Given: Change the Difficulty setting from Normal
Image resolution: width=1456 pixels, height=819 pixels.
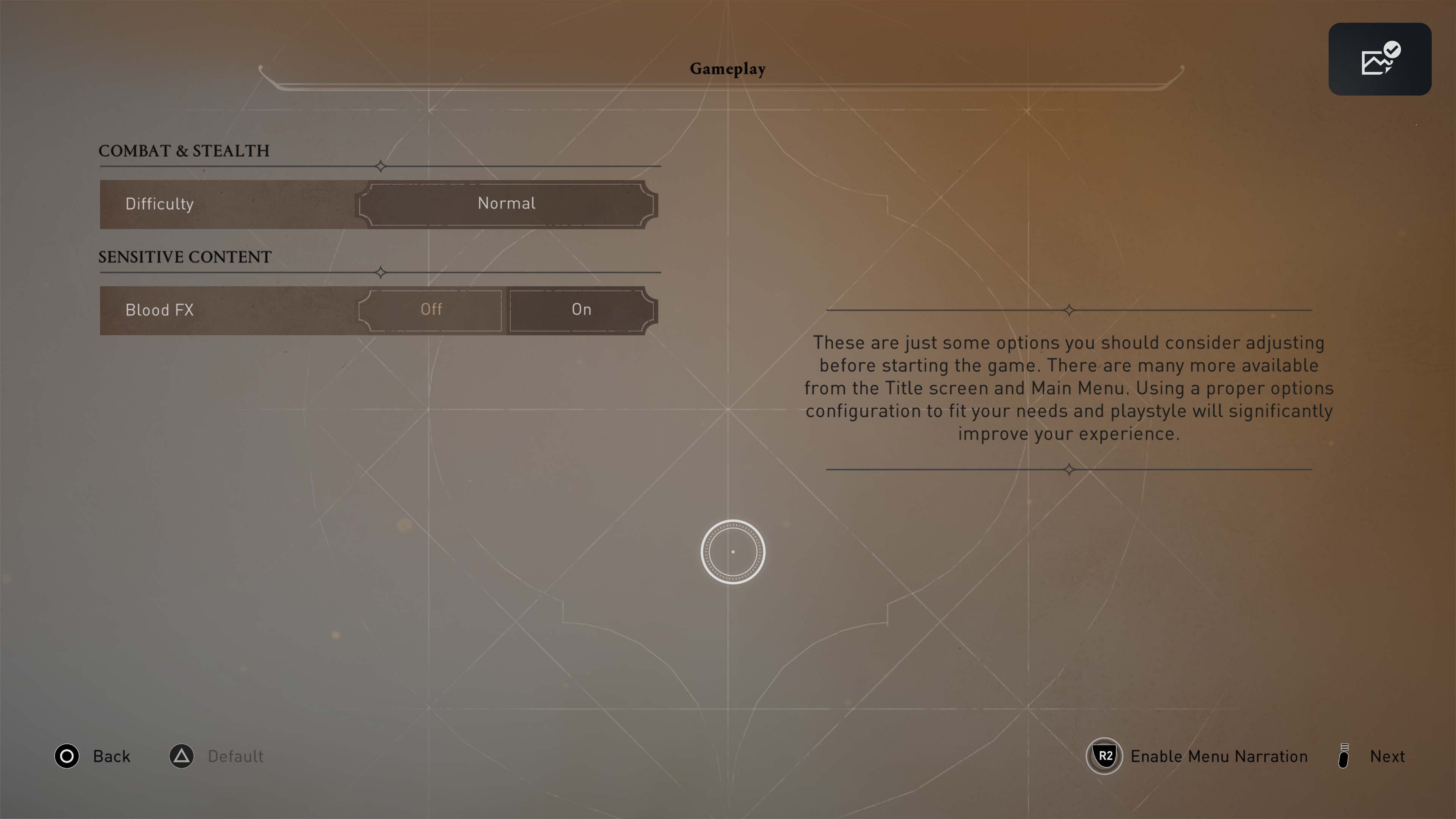Looking at the screenshot, I should pyautogui.click(x=507, y=204).
